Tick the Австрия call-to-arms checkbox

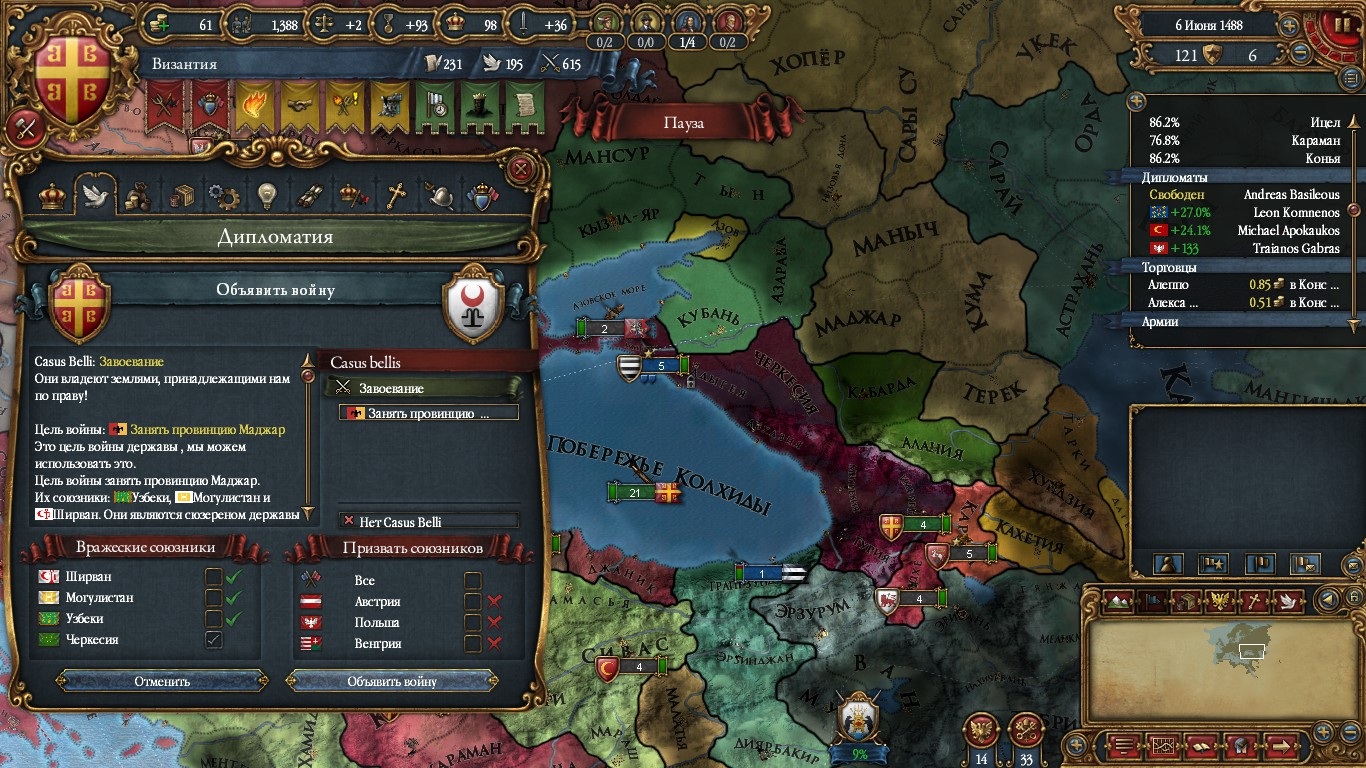click(x=473, y=602)
